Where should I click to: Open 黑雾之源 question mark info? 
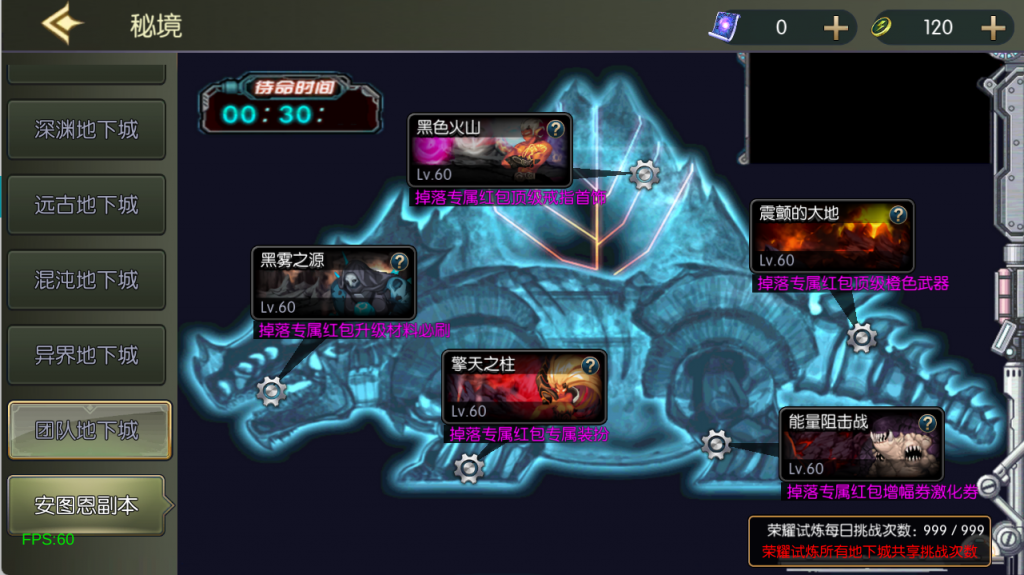pyautogui.click(x=399, y=262)
